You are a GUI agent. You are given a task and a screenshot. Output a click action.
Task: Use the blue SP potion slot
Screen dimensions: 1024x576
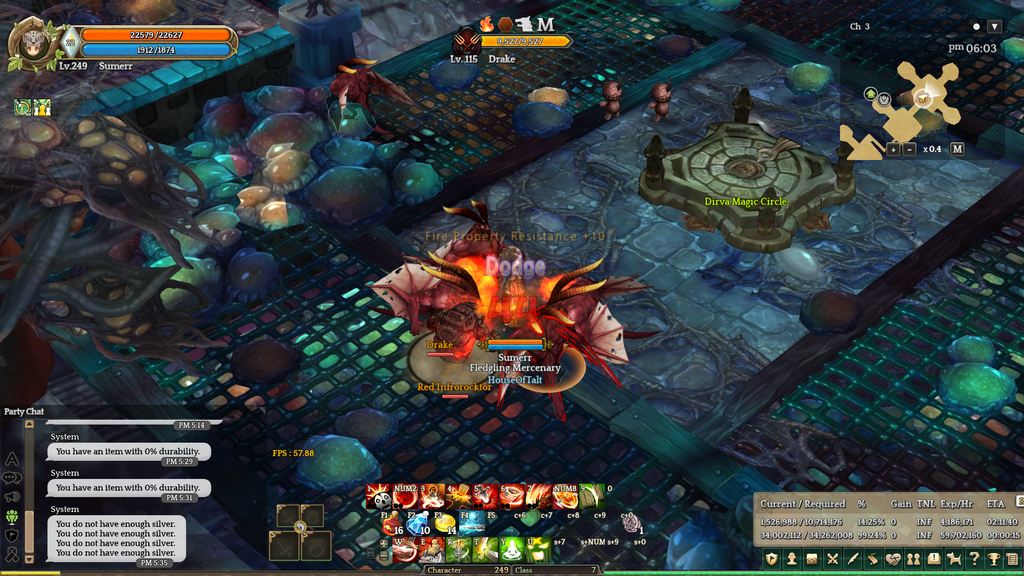point(418,523)
